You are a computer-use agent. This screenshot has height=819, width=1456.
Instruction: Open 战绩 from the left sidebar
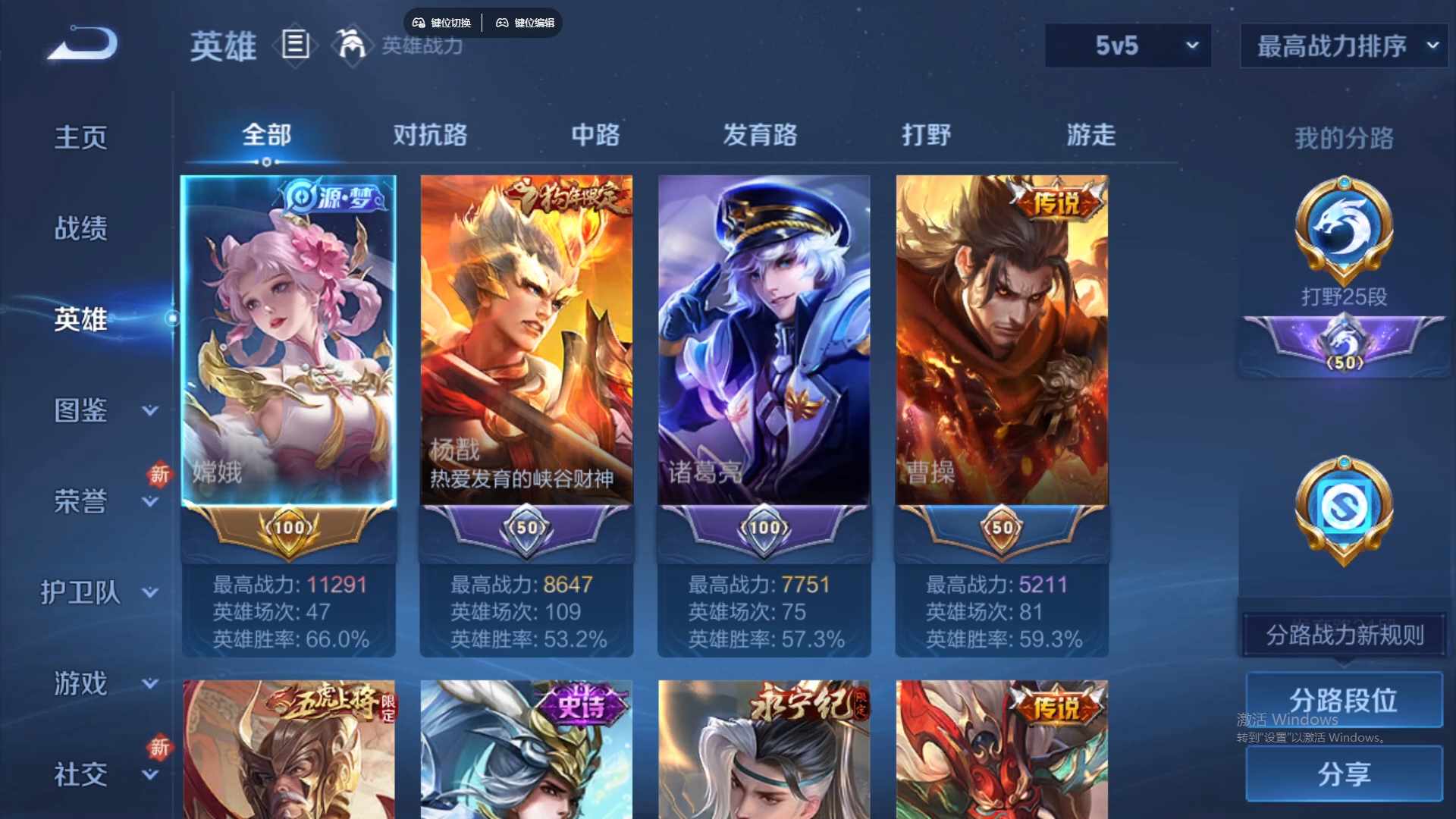point(79,227)
